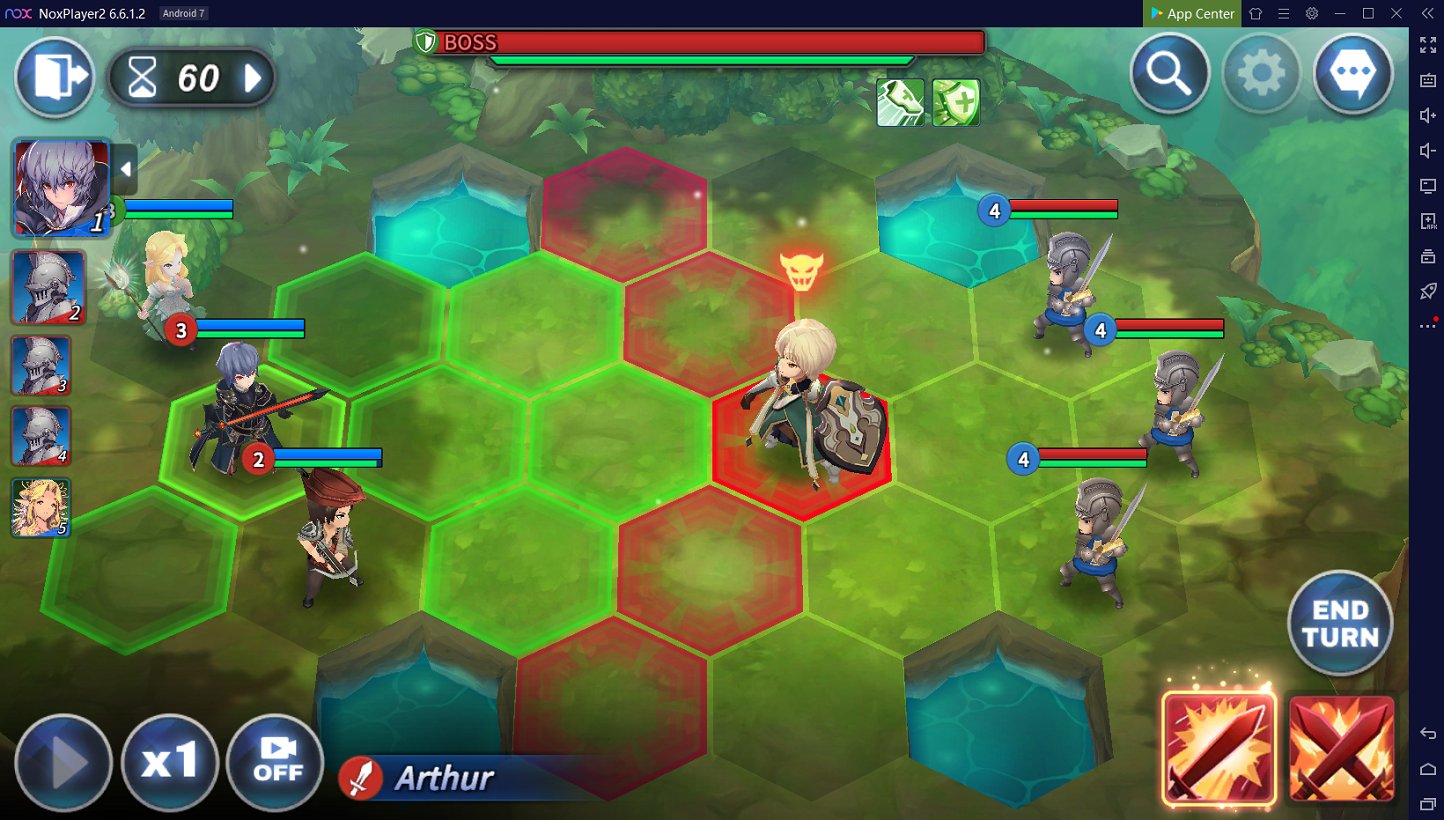Collapse the turn order panel arrow
The height and width of the screenshot is (820, 1444).
coord(125,170)
